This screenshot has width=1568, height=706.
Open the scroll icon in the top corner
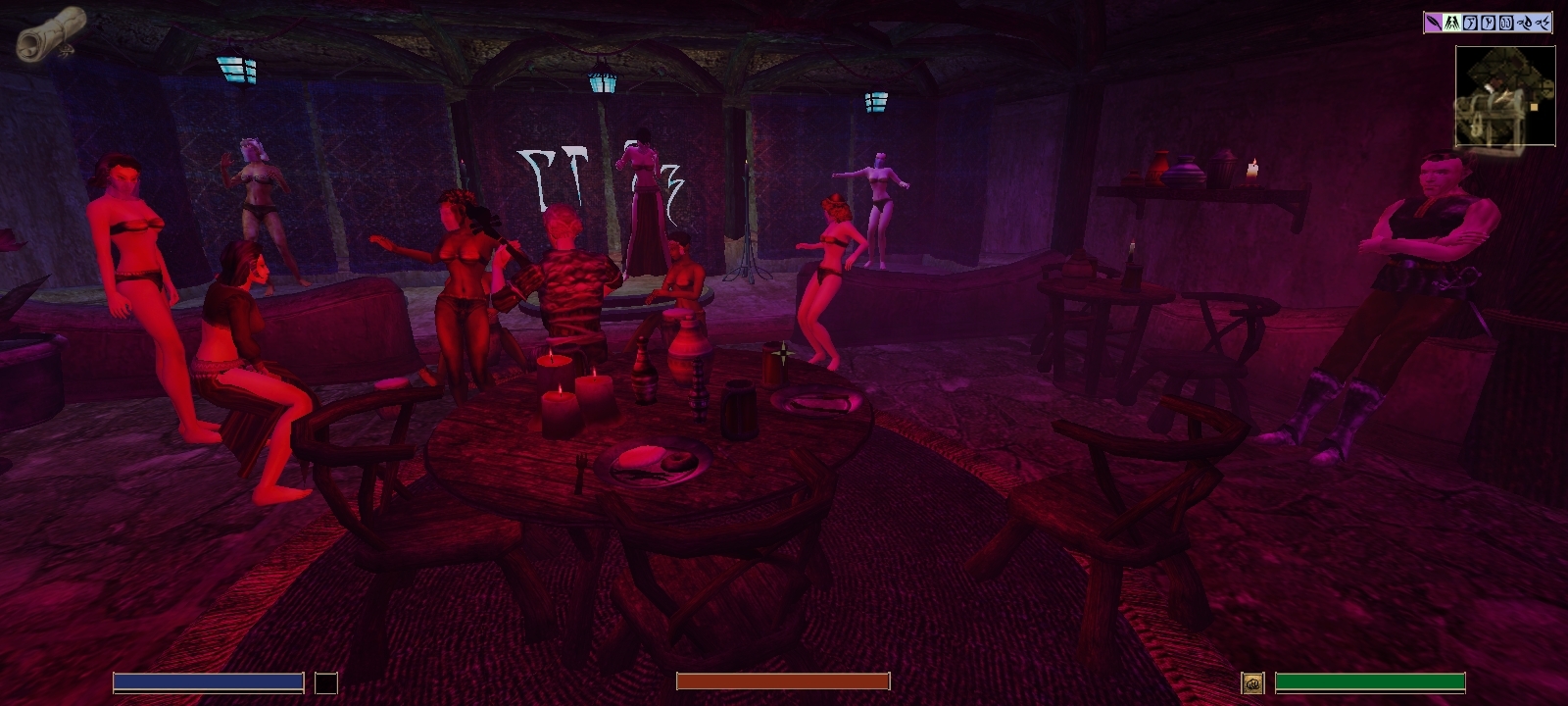52,32
